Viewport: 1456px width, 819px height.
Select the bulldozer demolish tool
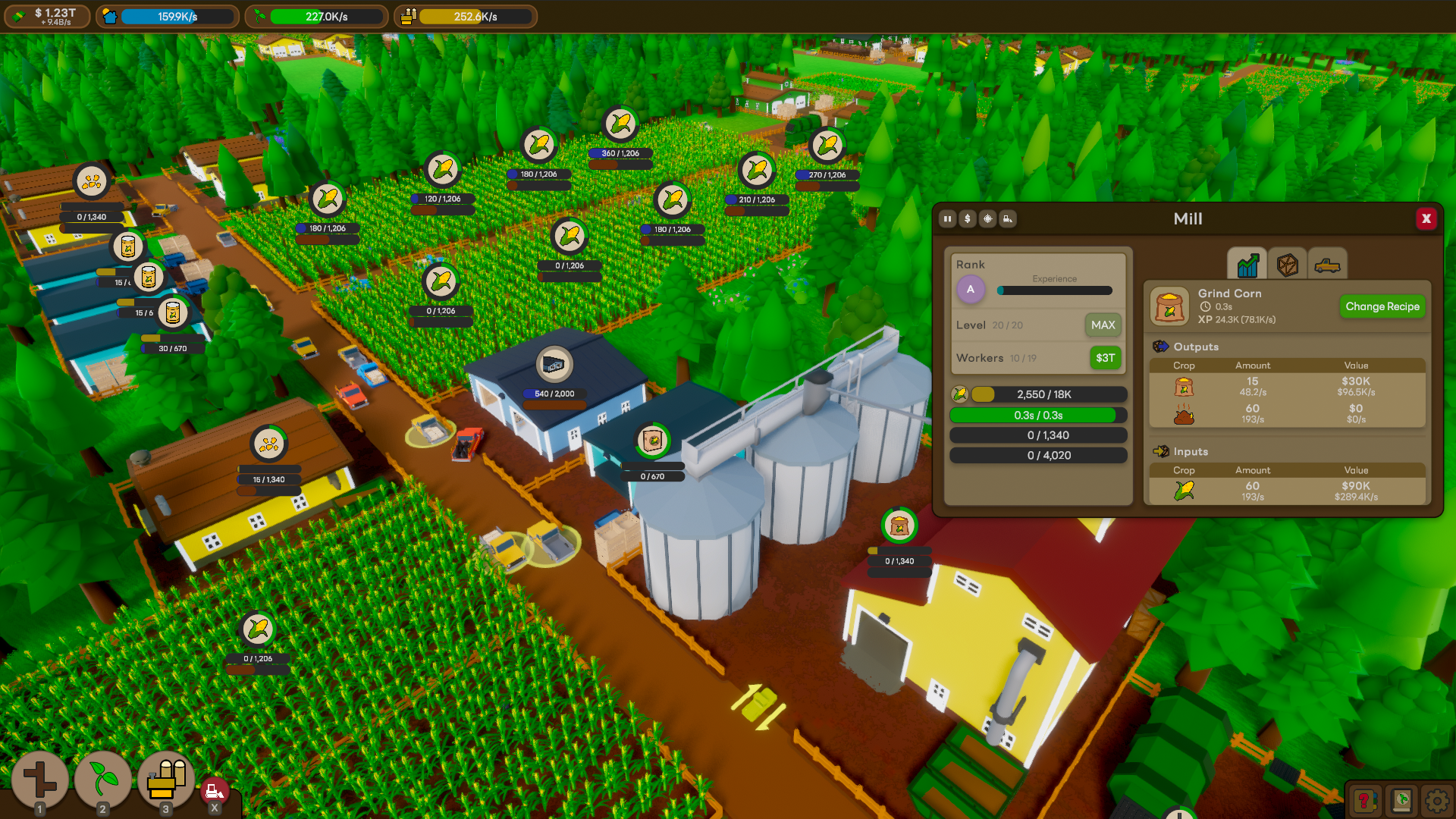click(x=215, y=789)
